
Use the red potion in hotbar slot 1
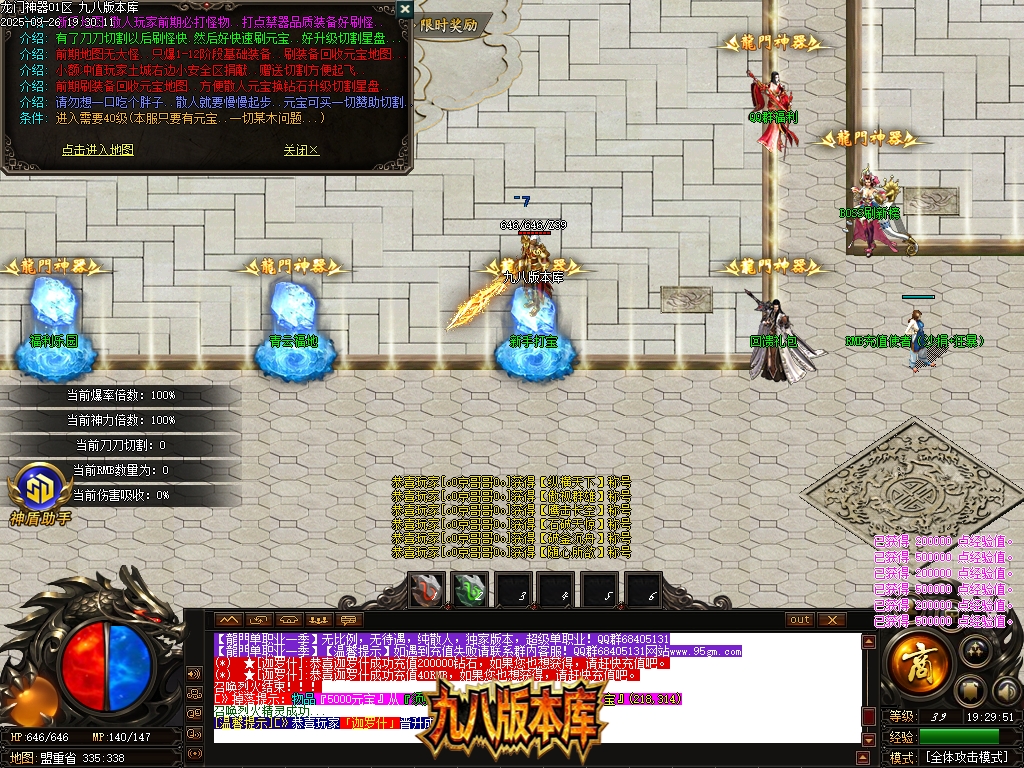coord(427,590)
